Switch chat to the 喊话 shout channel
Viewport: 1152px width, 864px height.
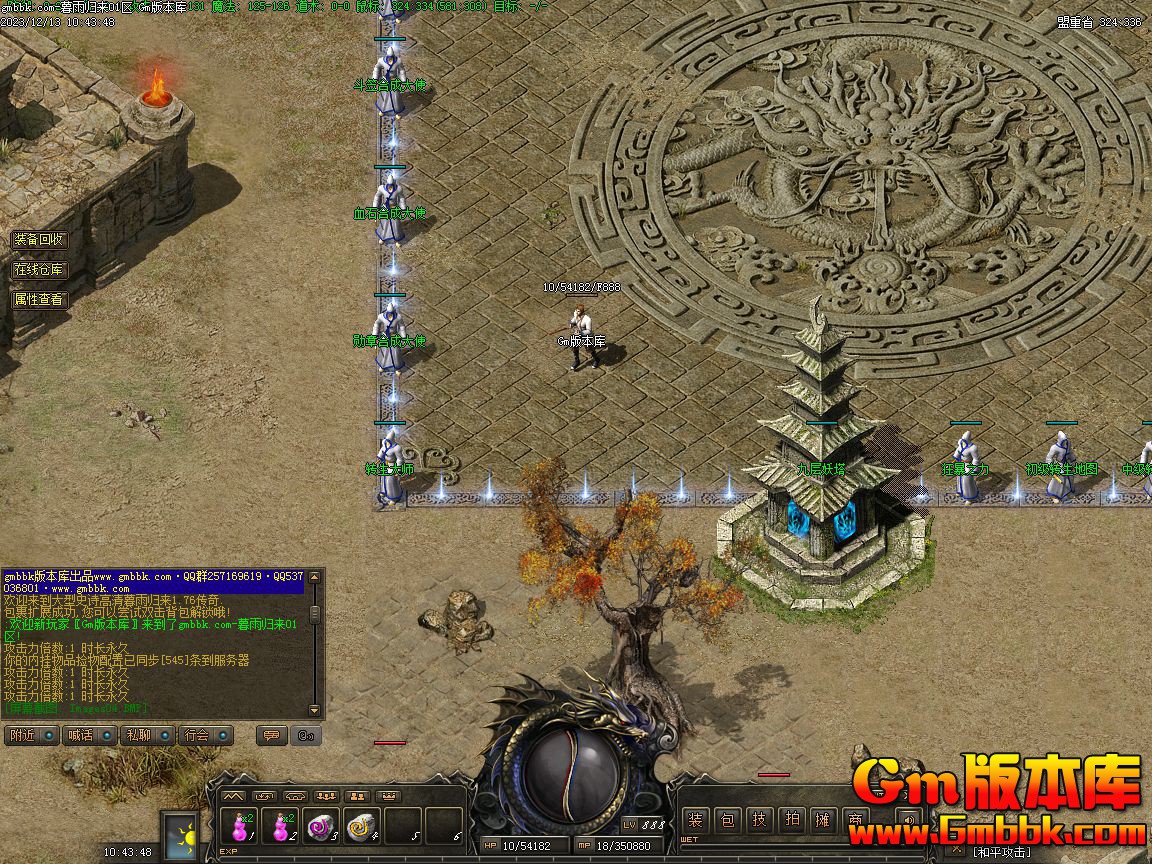(89, 735)
